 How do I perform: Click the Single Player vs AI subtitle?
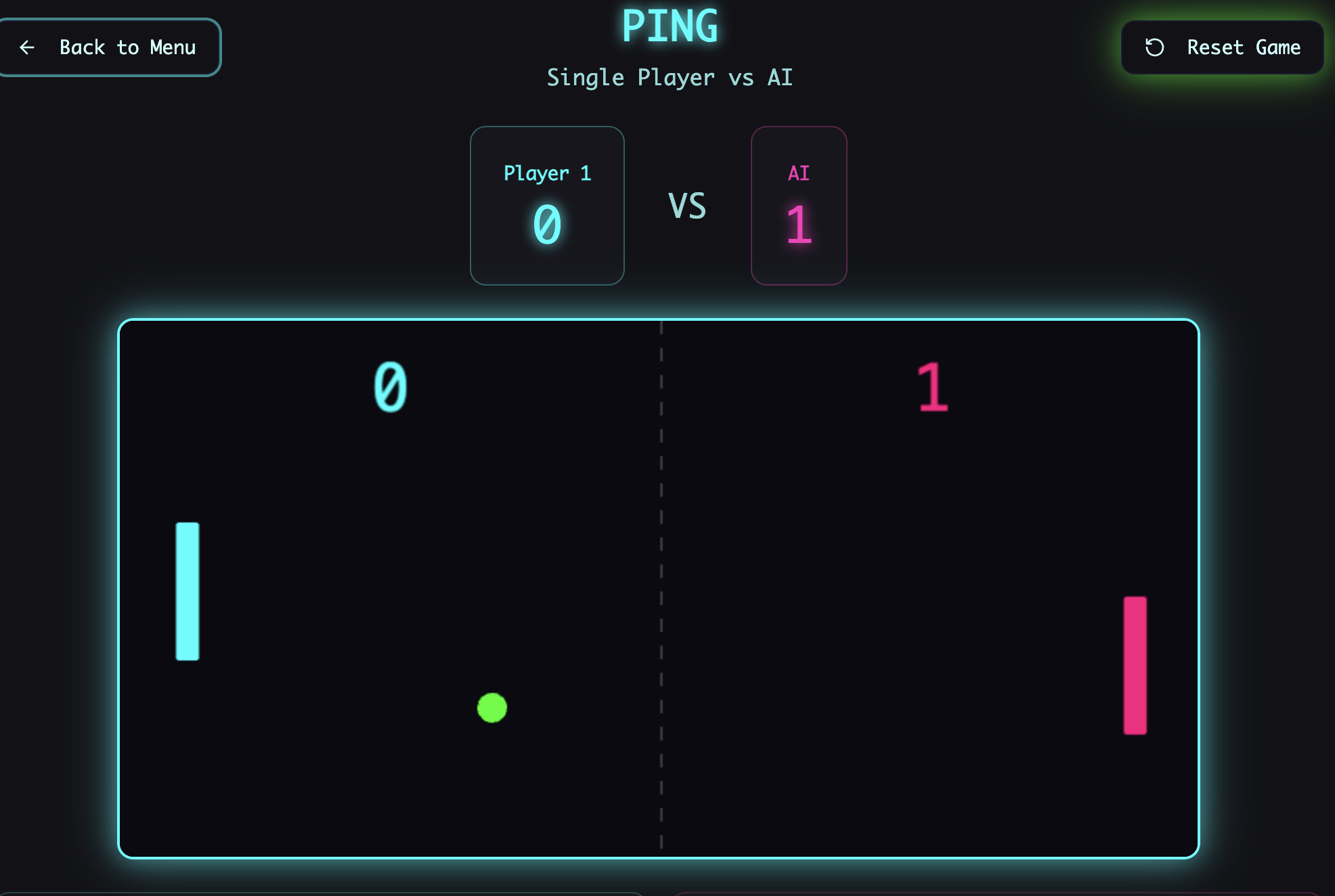(x=670, y=76)
